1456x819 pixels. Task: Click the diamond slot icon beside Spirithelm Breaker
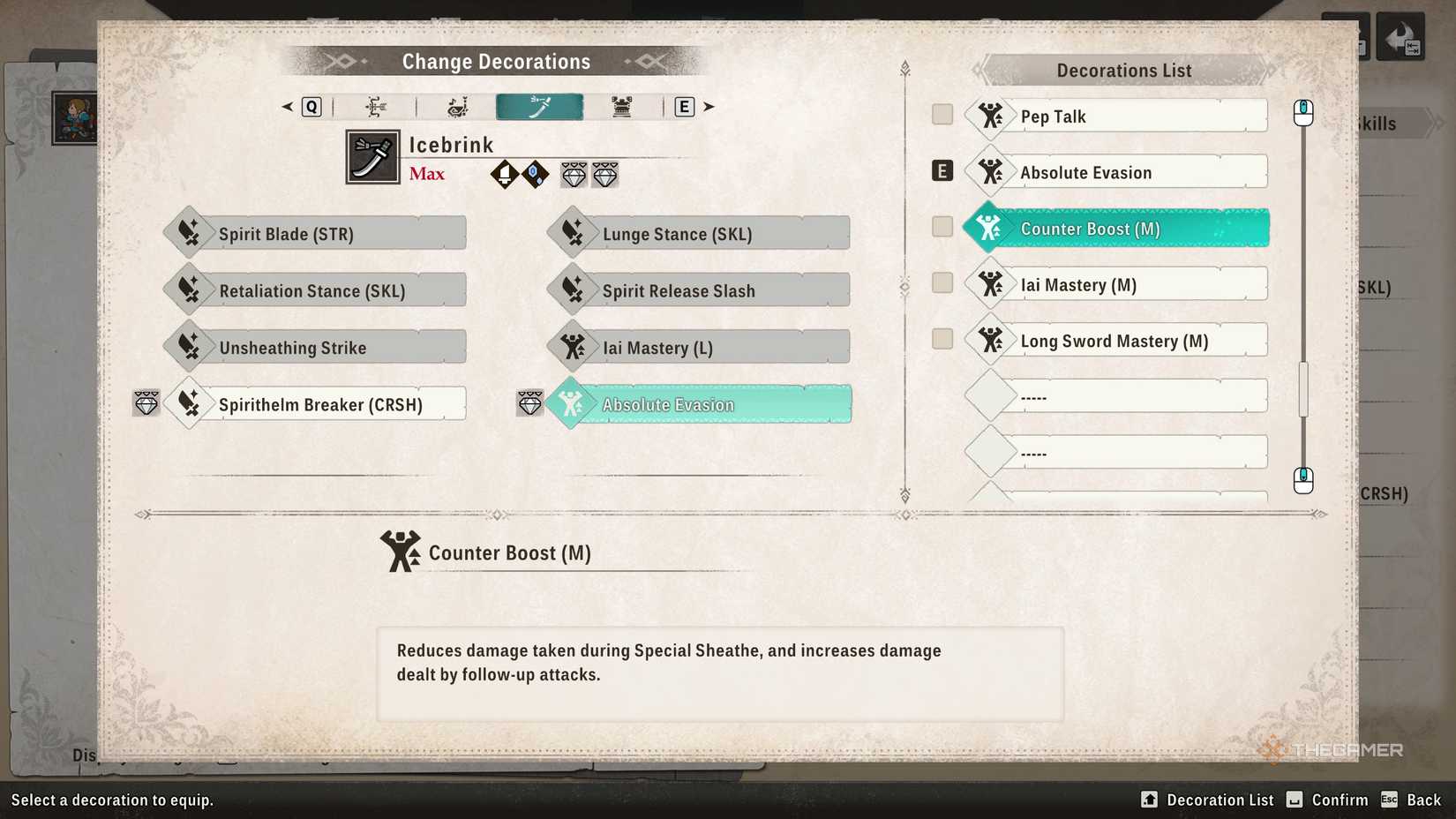[146, 403]
